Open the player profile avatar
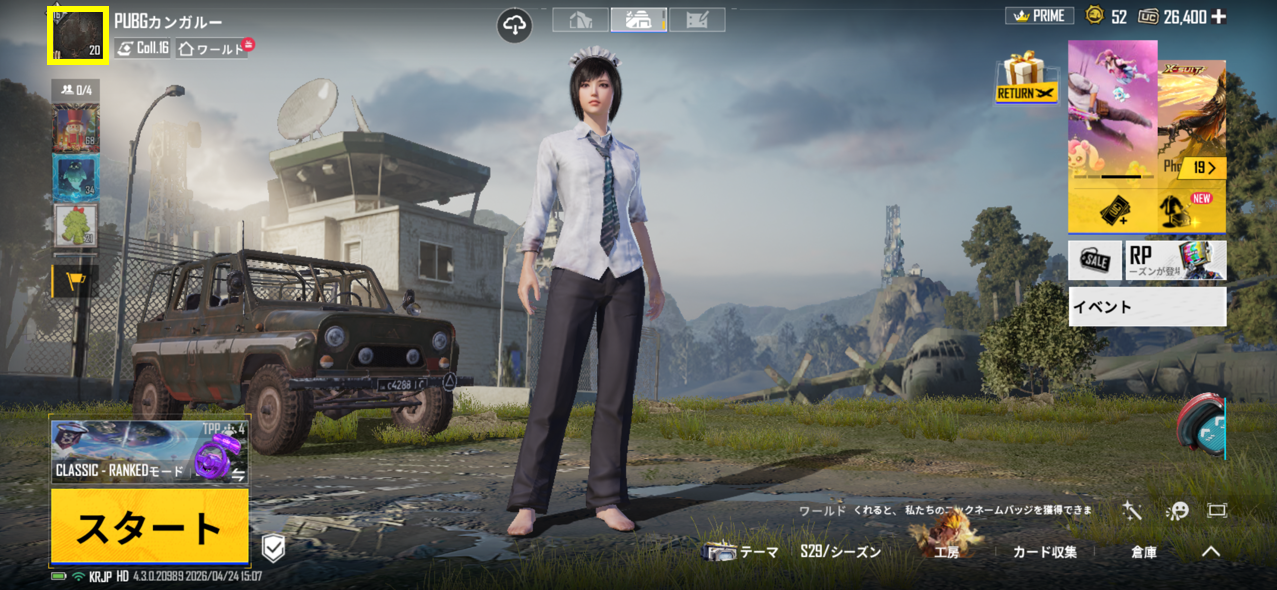The height and width of the screenshot is (590, 1277). pos(78,37)
